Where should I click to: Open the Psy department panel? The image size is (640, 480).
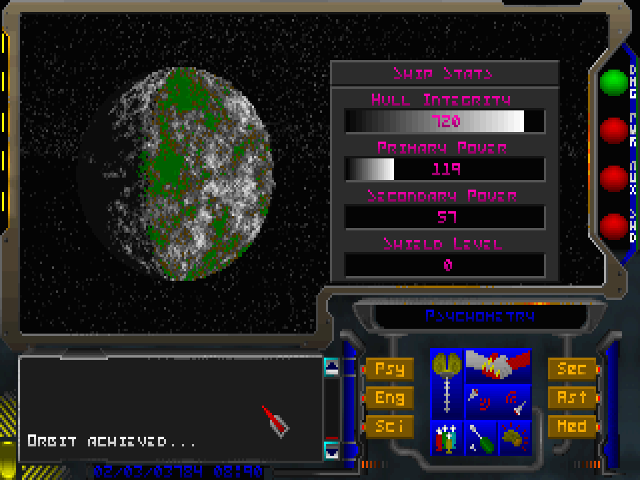click(389, 369)
